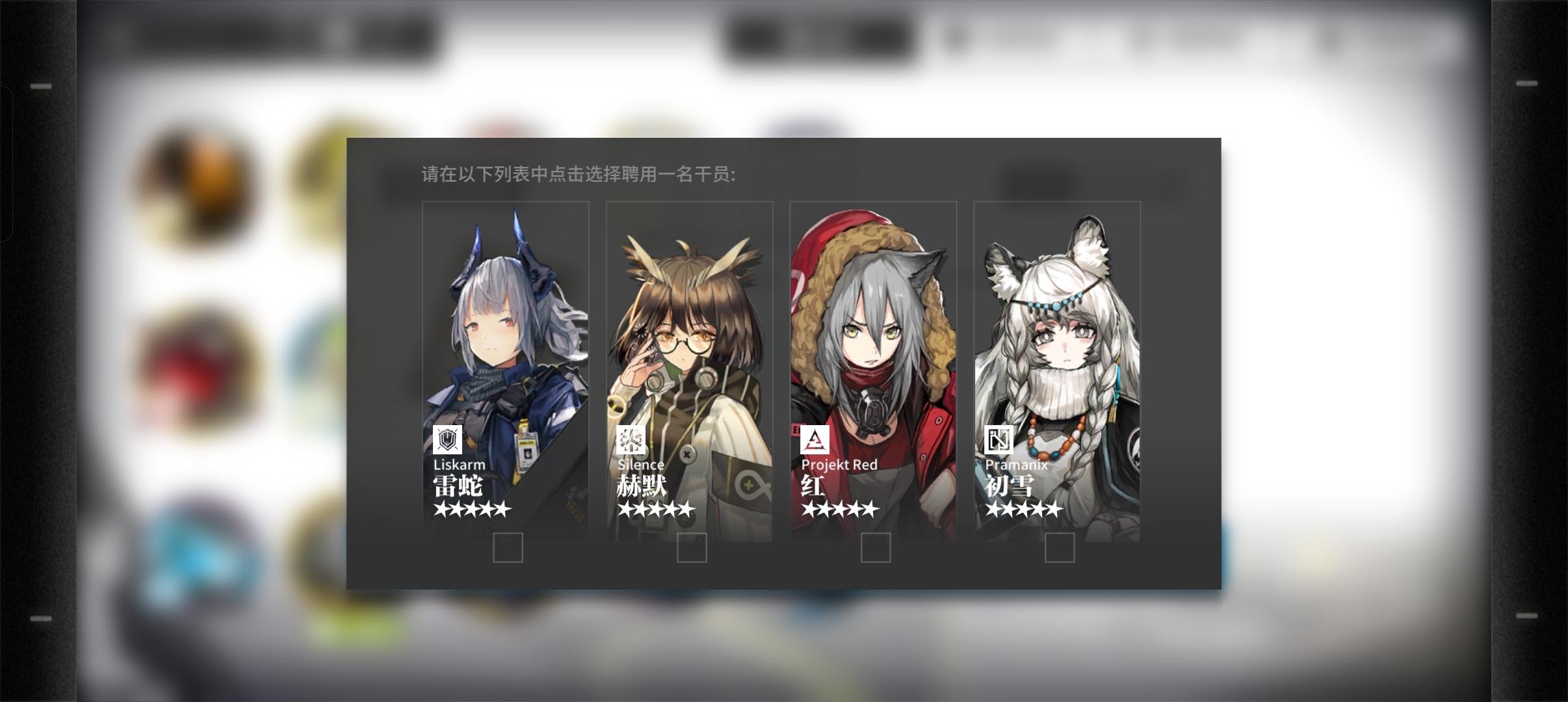Click the Karlan Trade emblem on Pramanix's card
The width and height of the screenshot is (1568, 702).
click(998, 440)
